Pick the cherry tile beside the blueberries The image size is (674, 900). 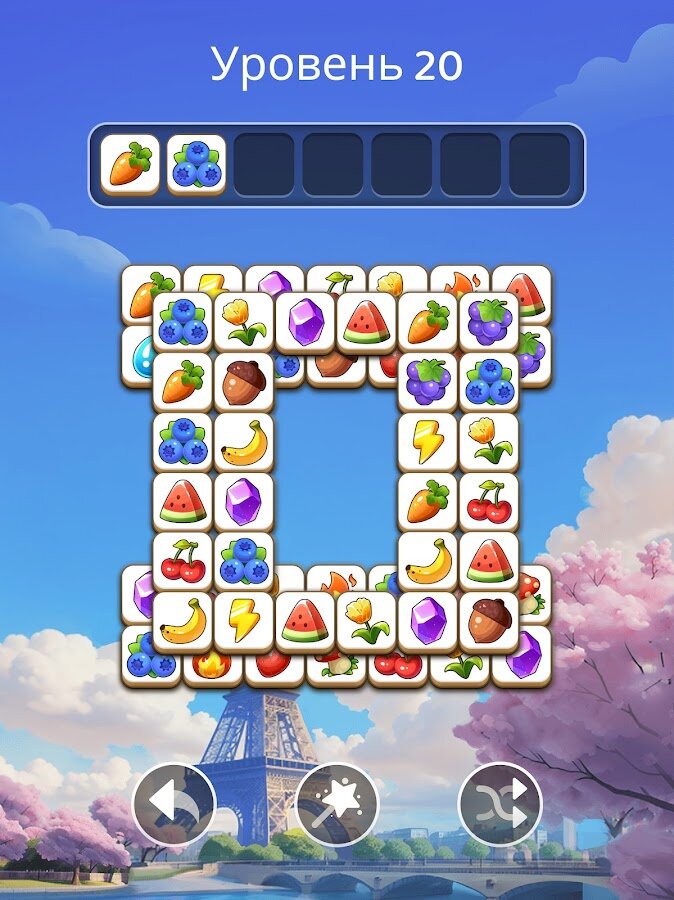183,562
